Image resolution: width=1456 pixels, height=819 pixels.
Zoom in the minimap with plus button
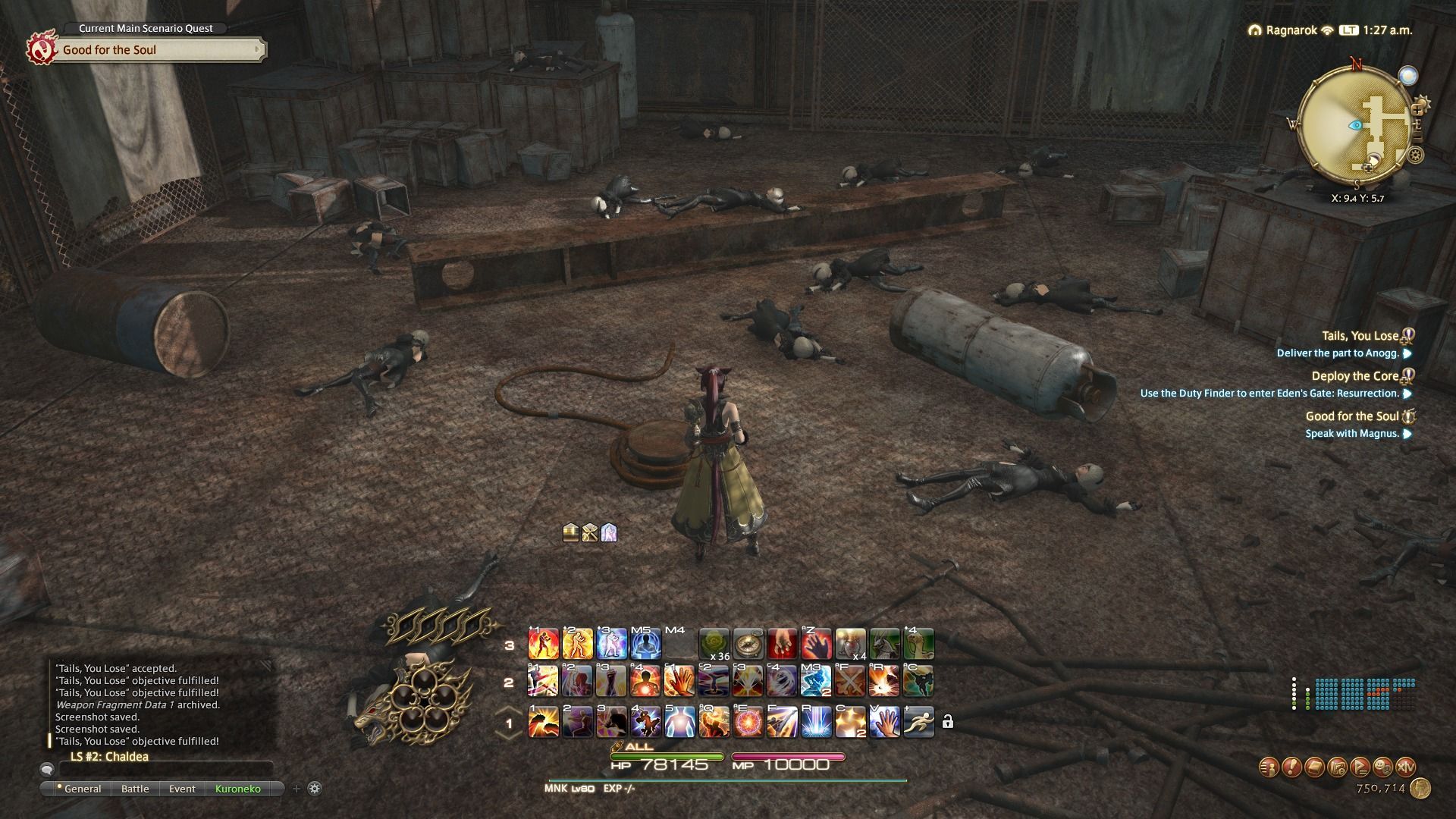(x=1417, y=109)
